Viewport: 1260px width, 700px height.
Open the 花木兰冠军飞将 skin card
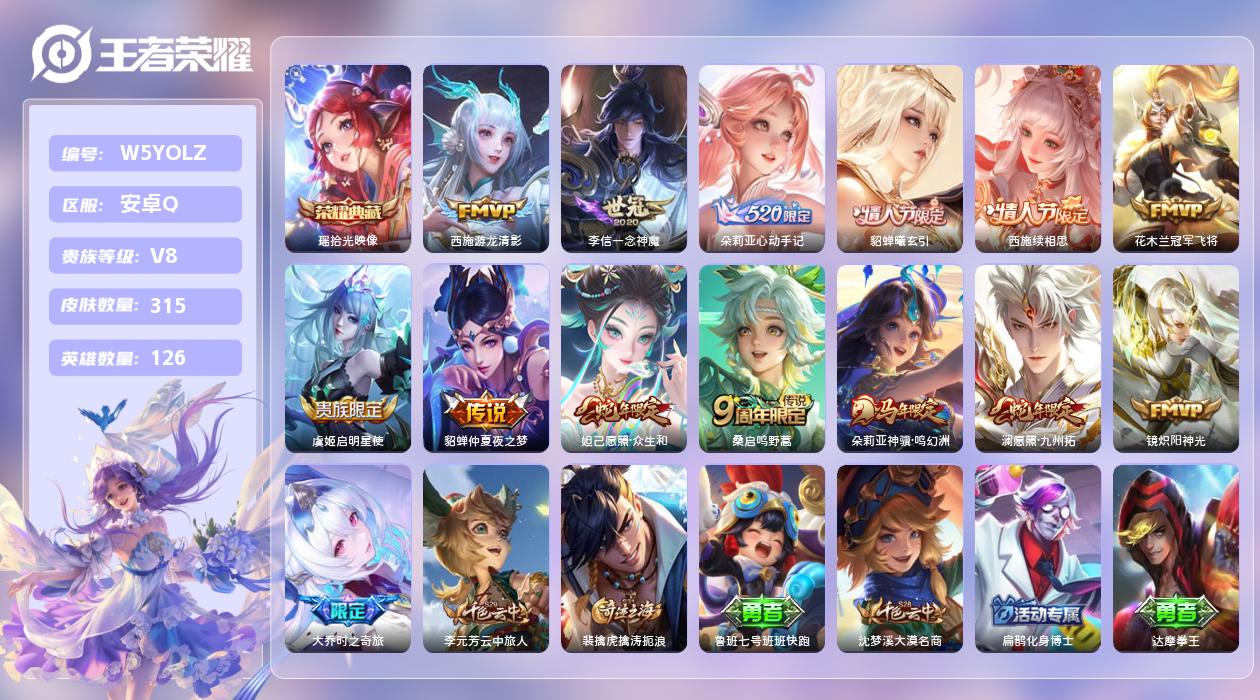point(1176,158)
